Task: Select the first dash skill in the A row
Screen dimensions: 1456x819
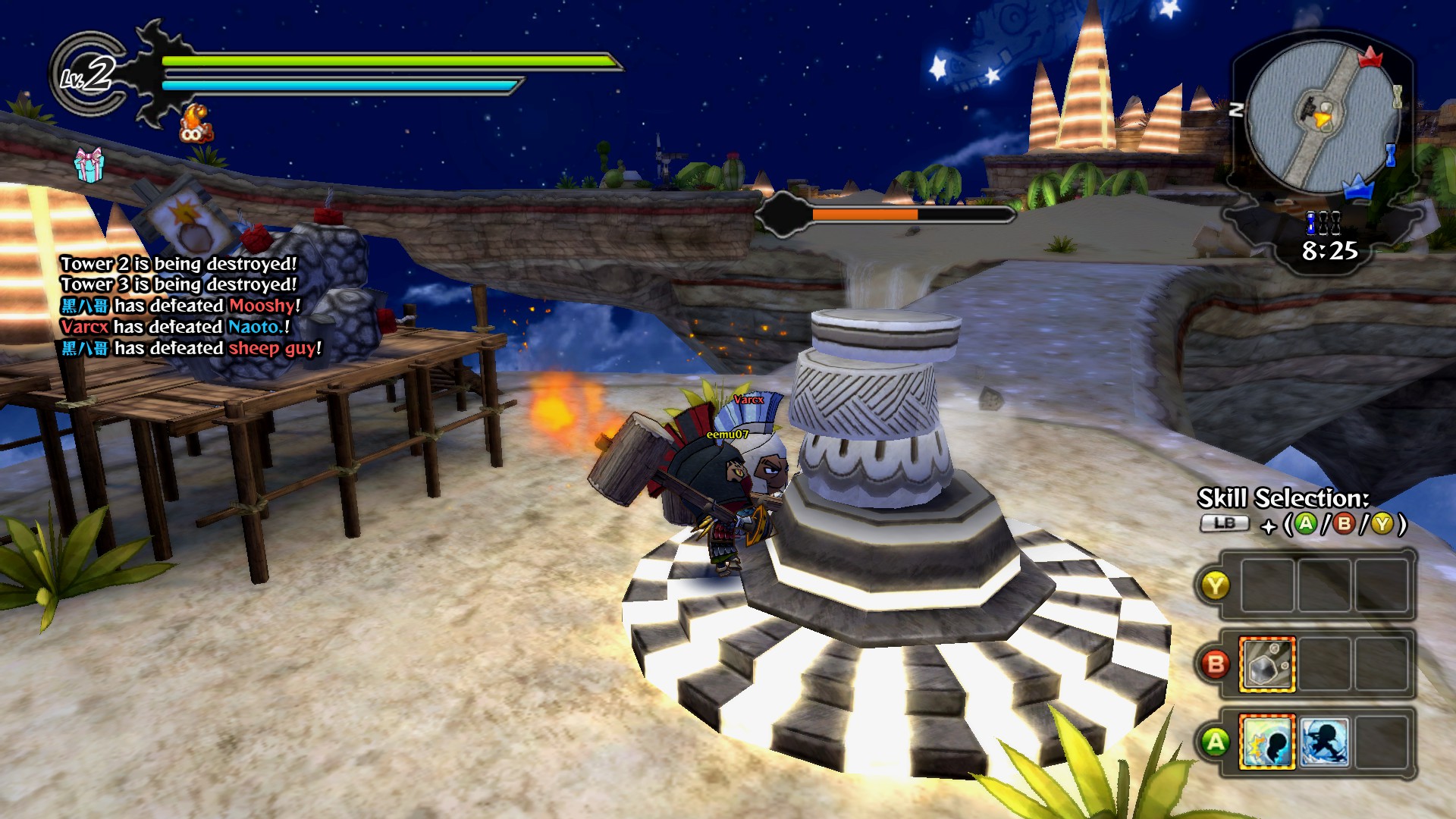Action: 1268,742
